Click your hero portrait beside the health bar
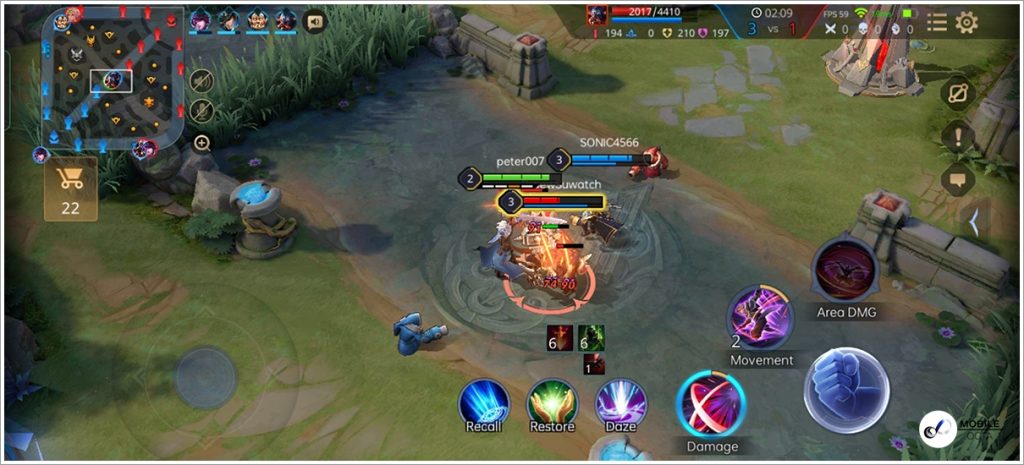 598,15
